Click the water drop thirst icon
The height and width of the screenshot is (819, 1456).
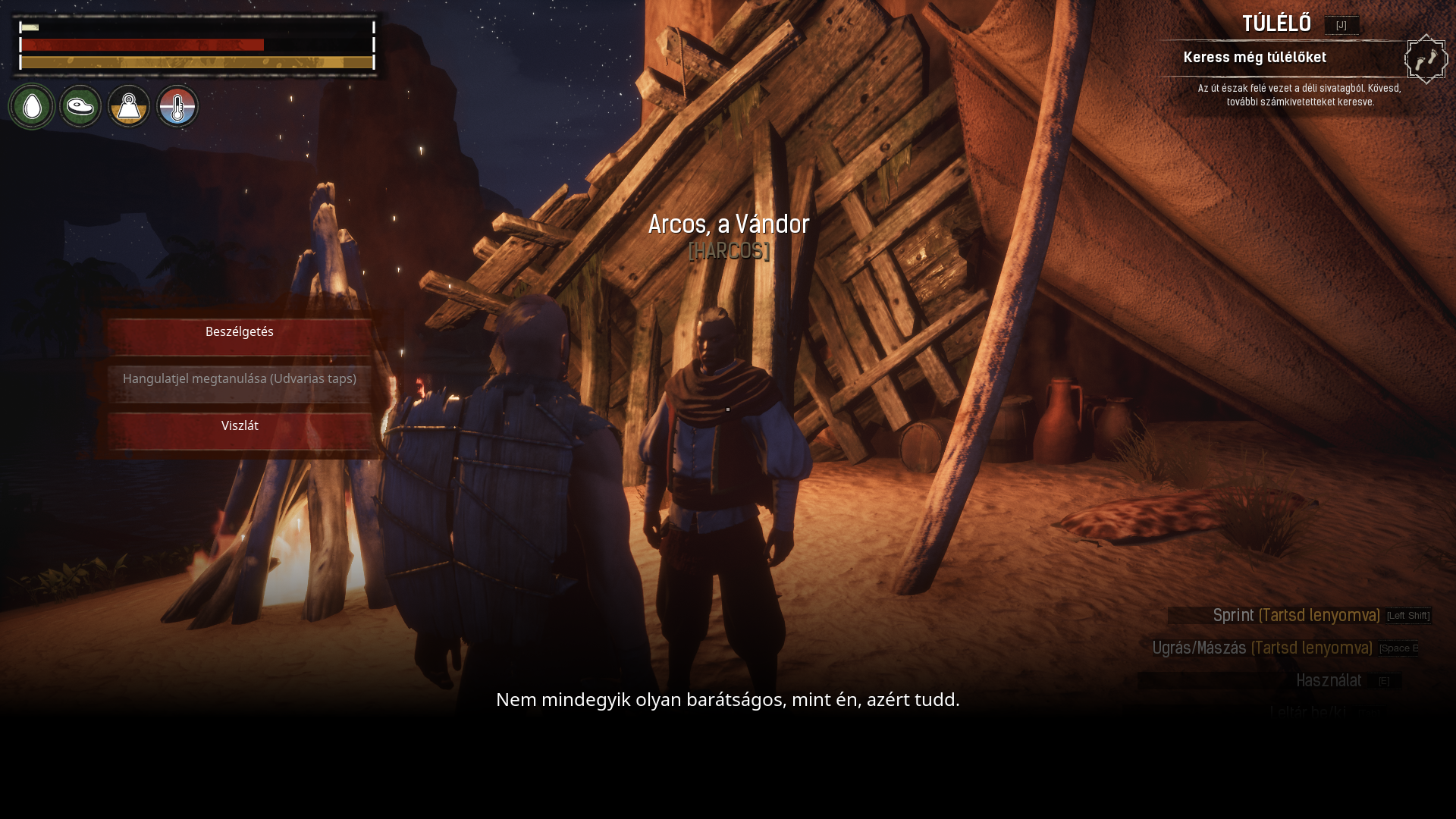tap(32, 107)
